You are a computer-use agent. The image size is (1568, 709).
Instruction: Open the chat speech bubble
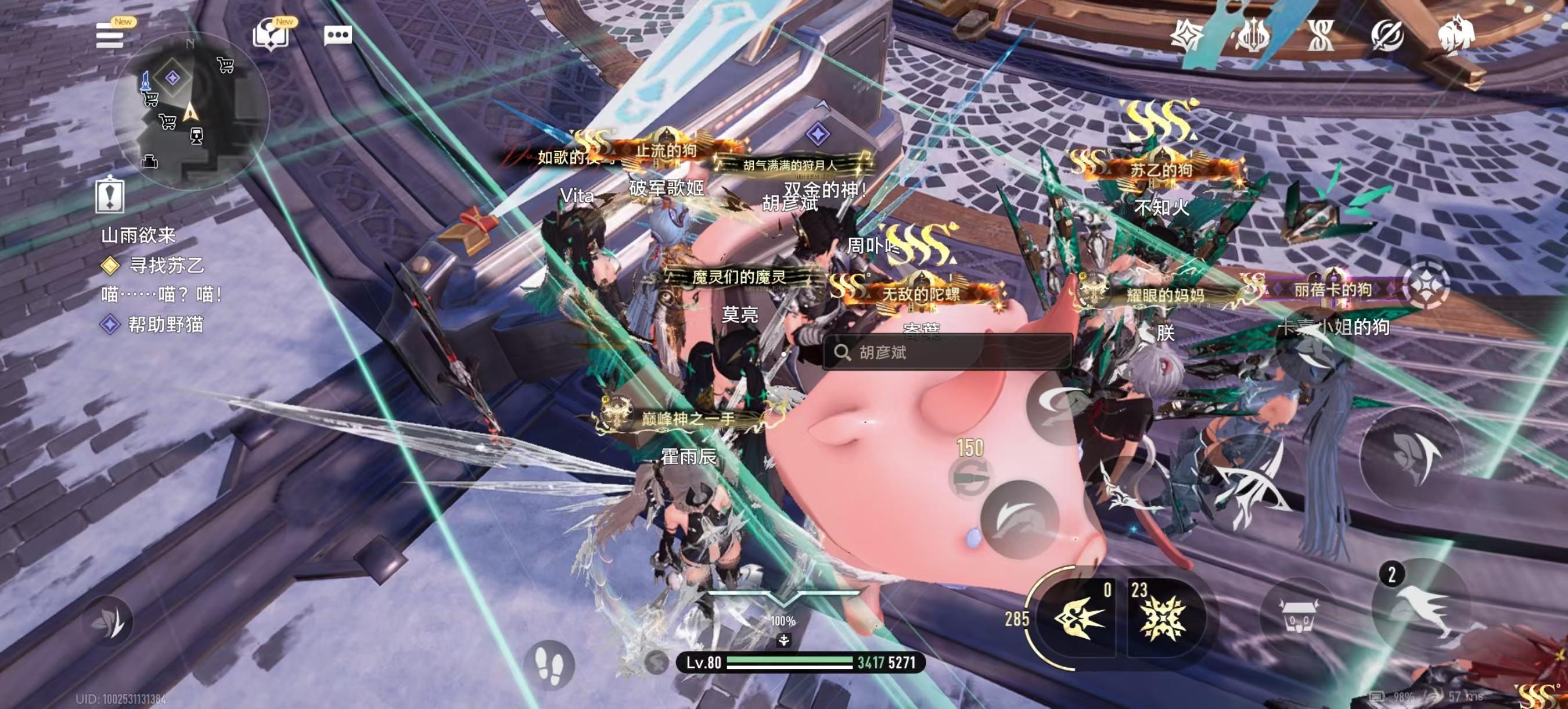pyautogui.click(x=338, y=35)
